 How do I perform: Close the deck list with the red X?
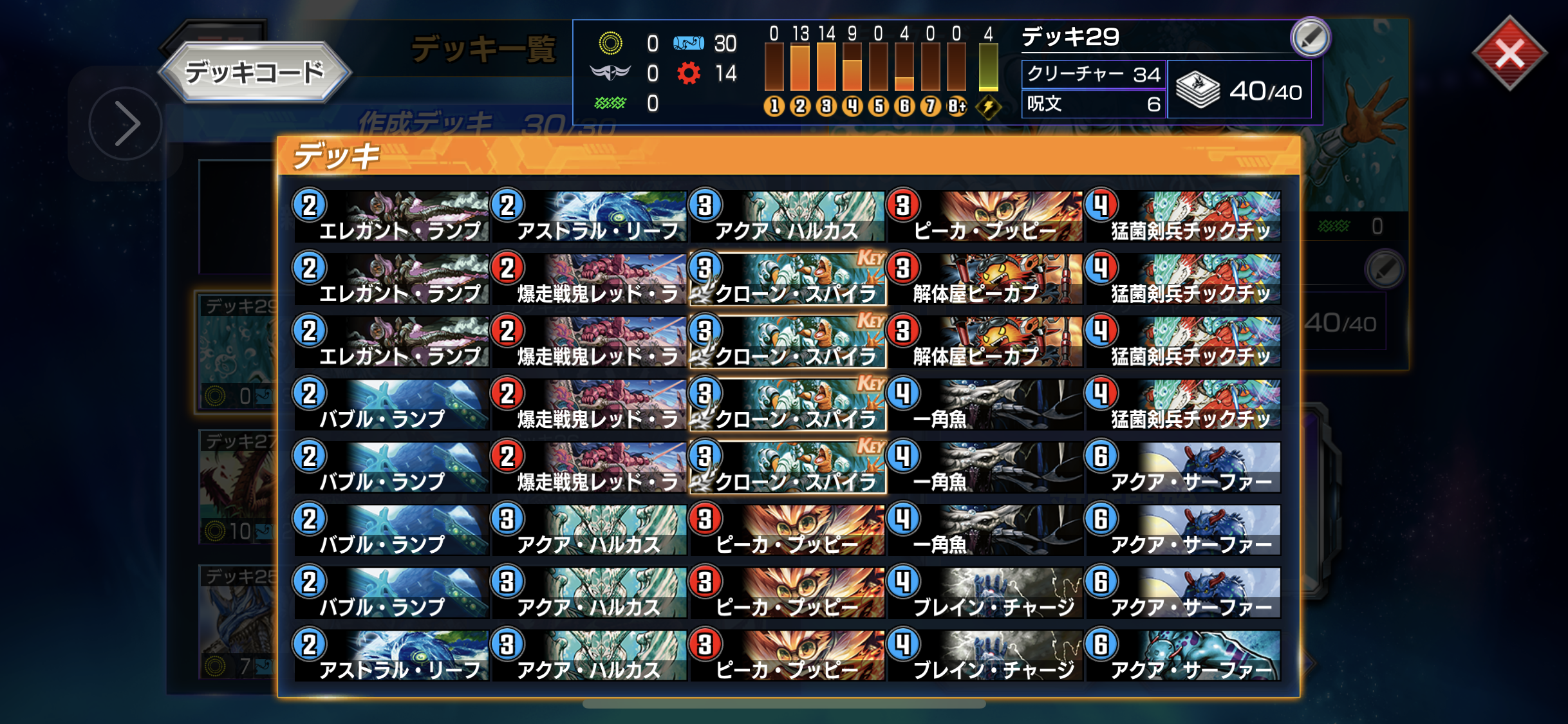[x=1509, y=54]
